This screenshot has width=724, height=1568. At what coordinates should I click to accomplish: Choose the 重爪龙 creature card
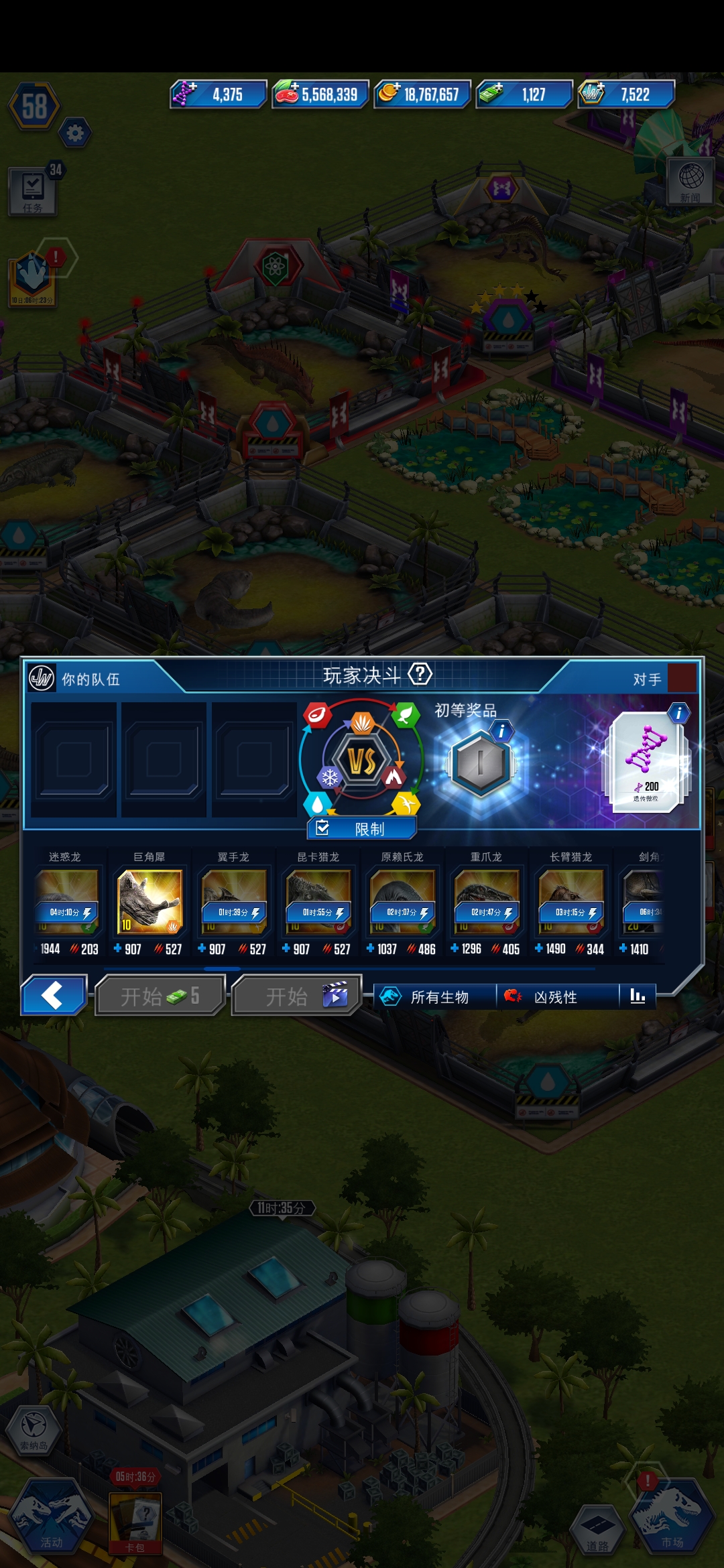(x=487, y=901)
